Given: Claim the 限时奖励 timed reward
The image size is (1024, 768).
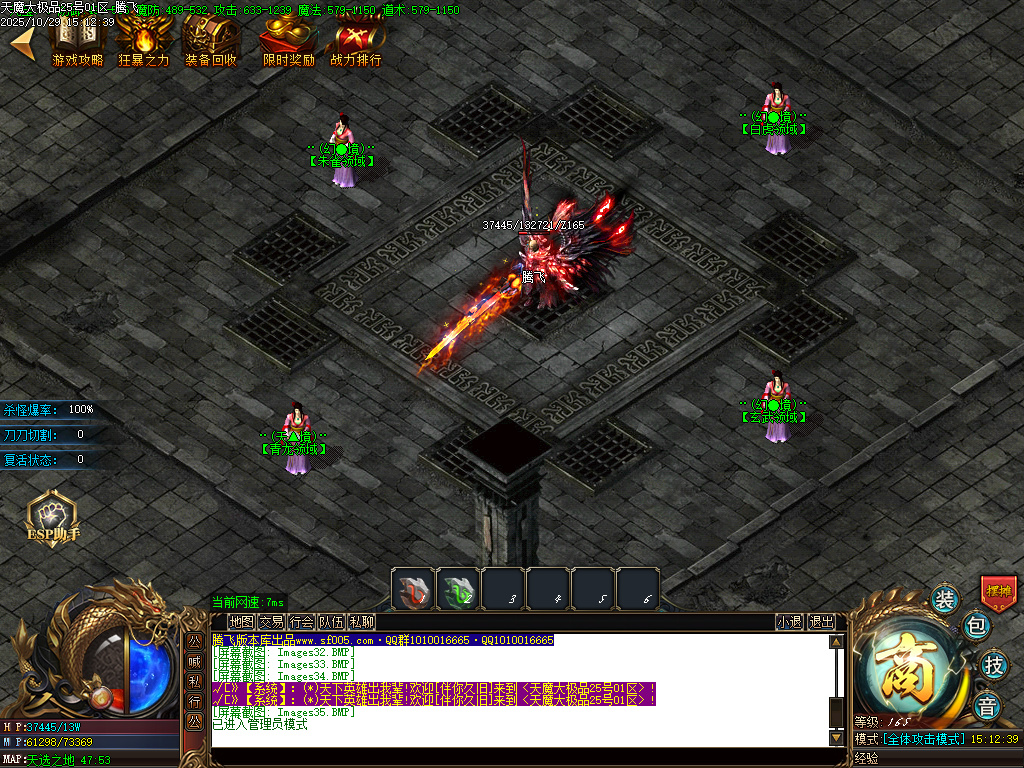Looking at the screenshot, I should (288, 40).
